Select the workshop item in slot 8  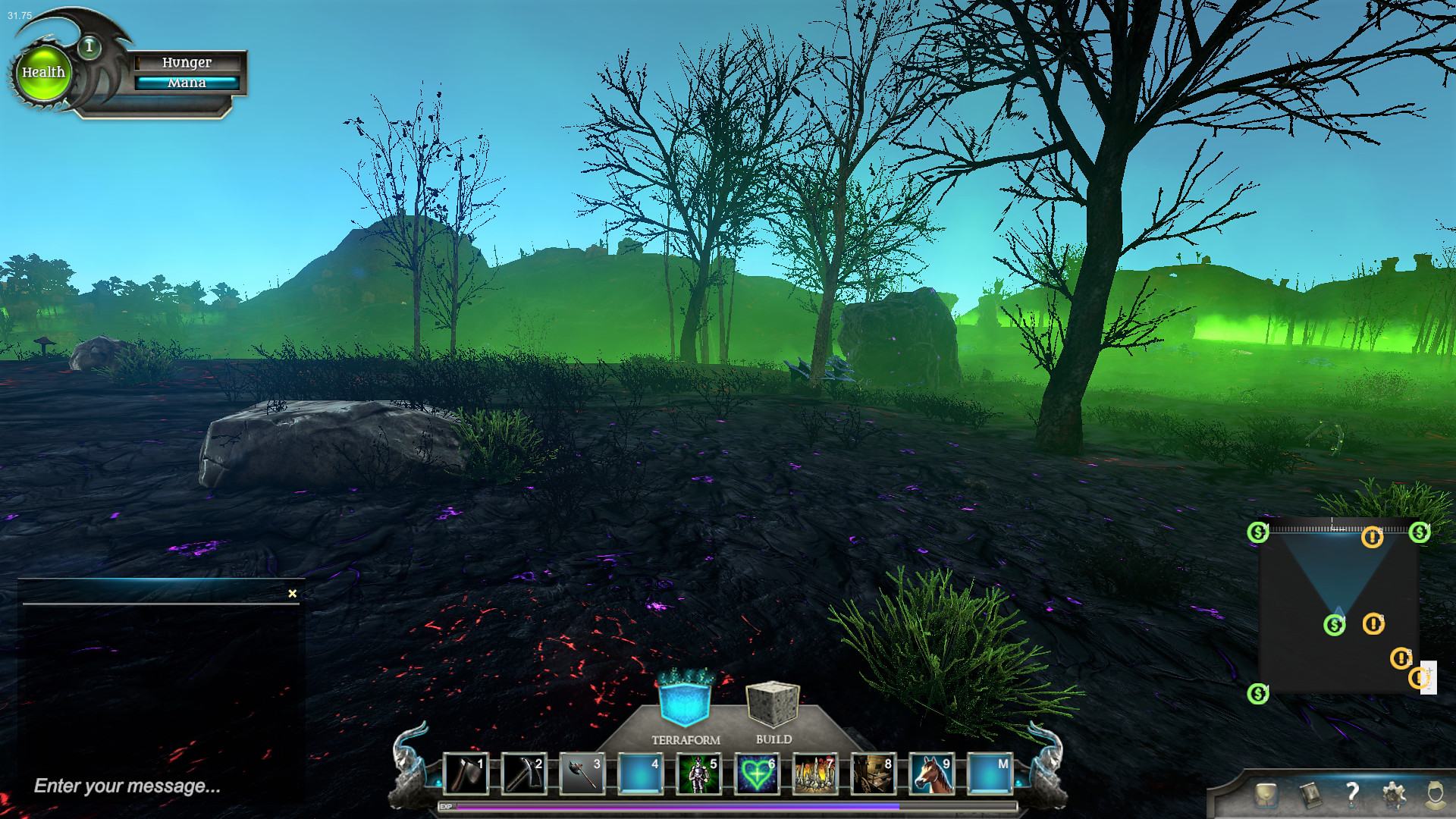coord(874,774)
